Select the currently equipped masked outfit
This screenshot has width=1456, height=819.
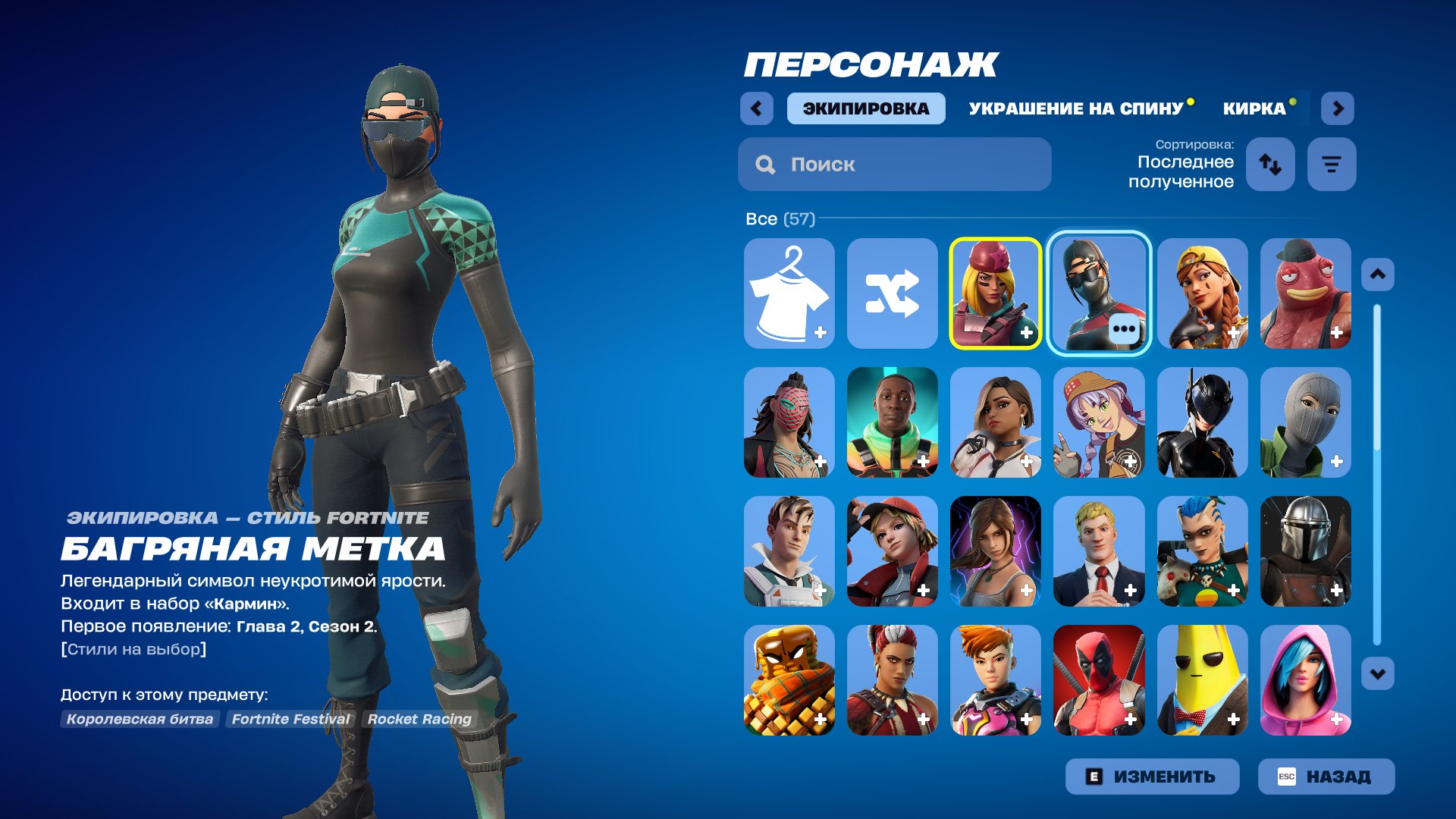coord(1099,293)
